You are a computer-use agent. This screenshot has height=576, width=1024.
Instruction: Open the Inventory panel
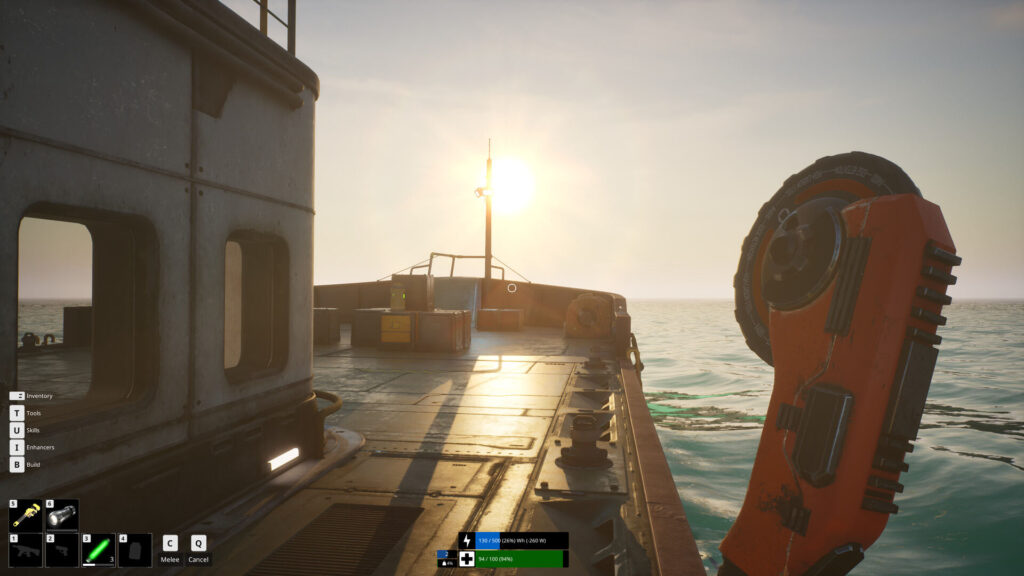tap(17, 396)
